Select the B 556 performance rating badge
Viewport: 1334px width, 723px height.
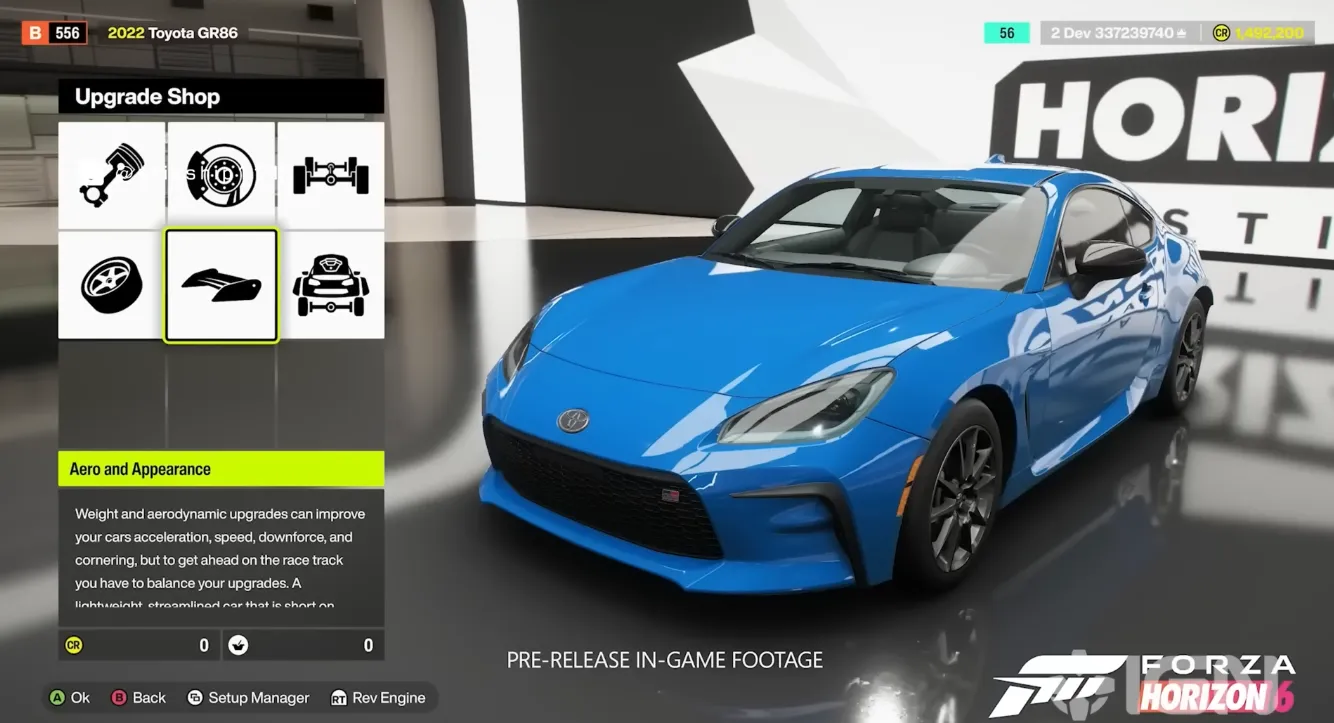pyautogui.click(x=55, y=31)
